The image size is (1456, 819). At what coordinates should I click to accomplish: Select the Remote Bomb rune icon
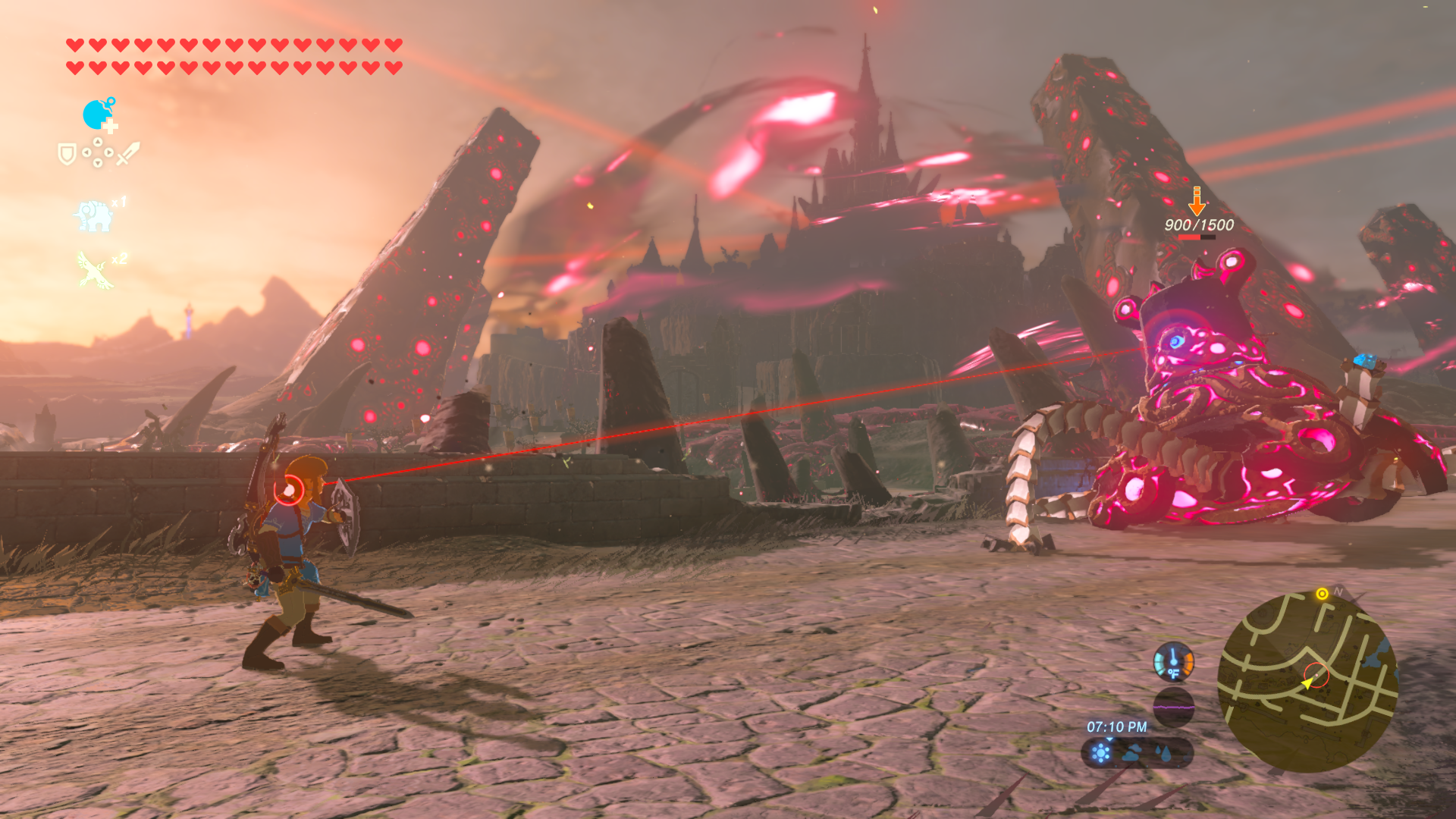pos(99,115)
